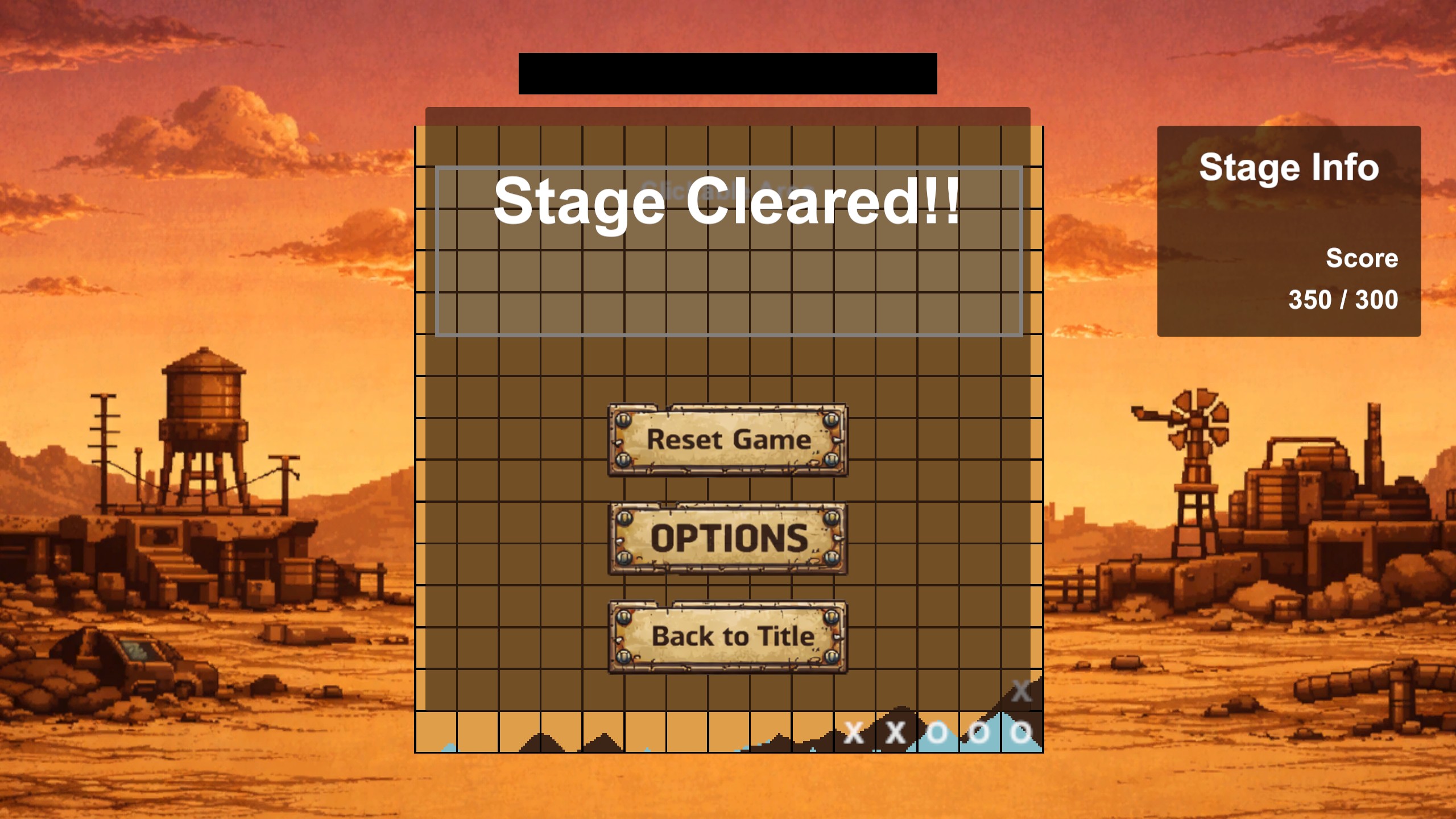The width and height of the screenshot is (1456, 819).
Task: Click the Stage Info heading text
Action: [x=1289, y=167]
